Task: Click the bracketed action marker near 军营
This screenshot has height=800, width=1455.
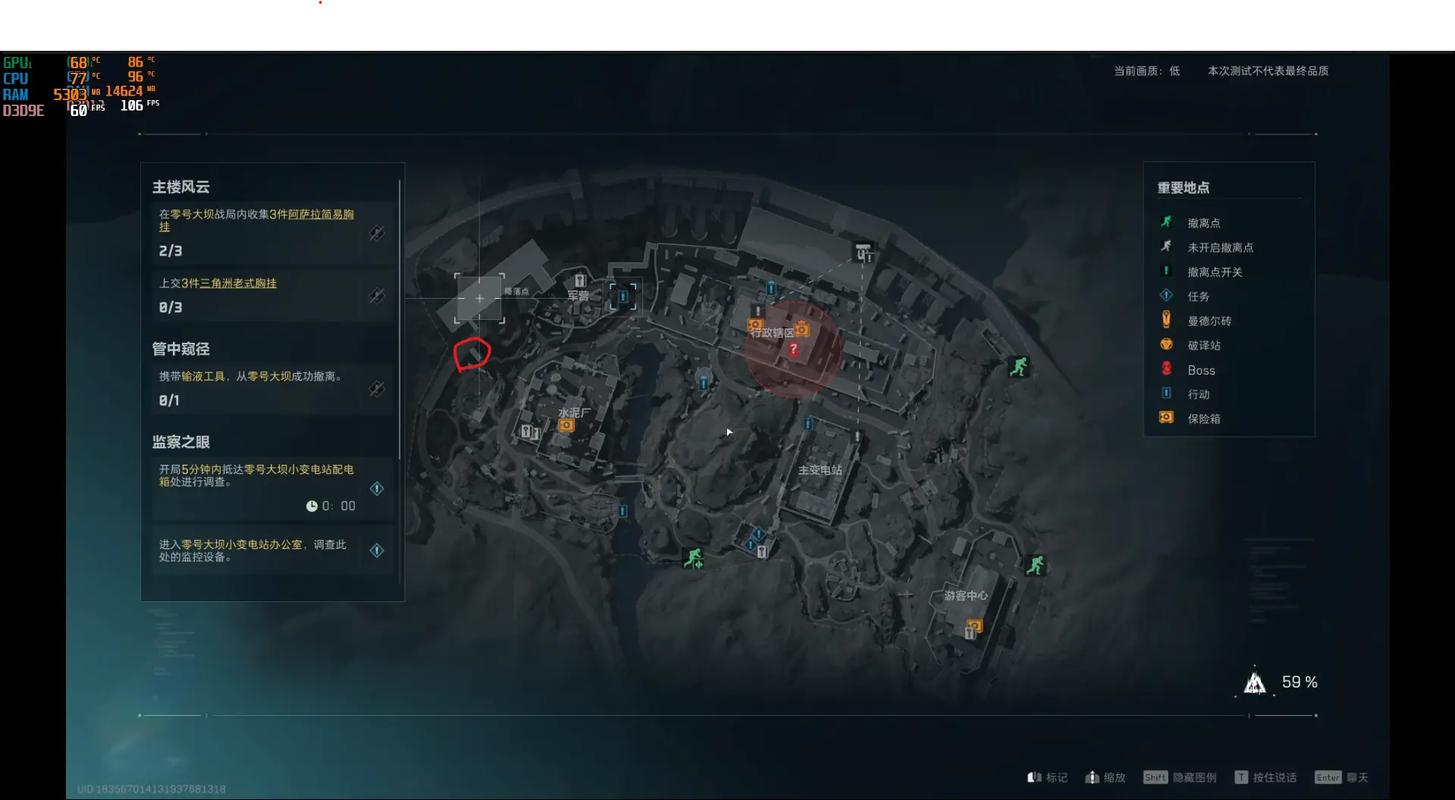Action: (x=623, y=296)
